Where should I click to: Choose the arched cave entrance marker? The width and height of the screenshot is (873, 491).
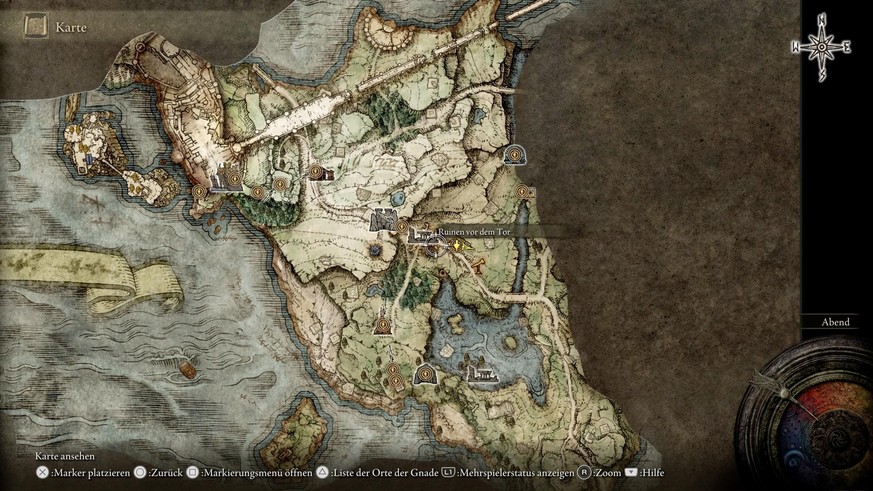click(515, 154)
